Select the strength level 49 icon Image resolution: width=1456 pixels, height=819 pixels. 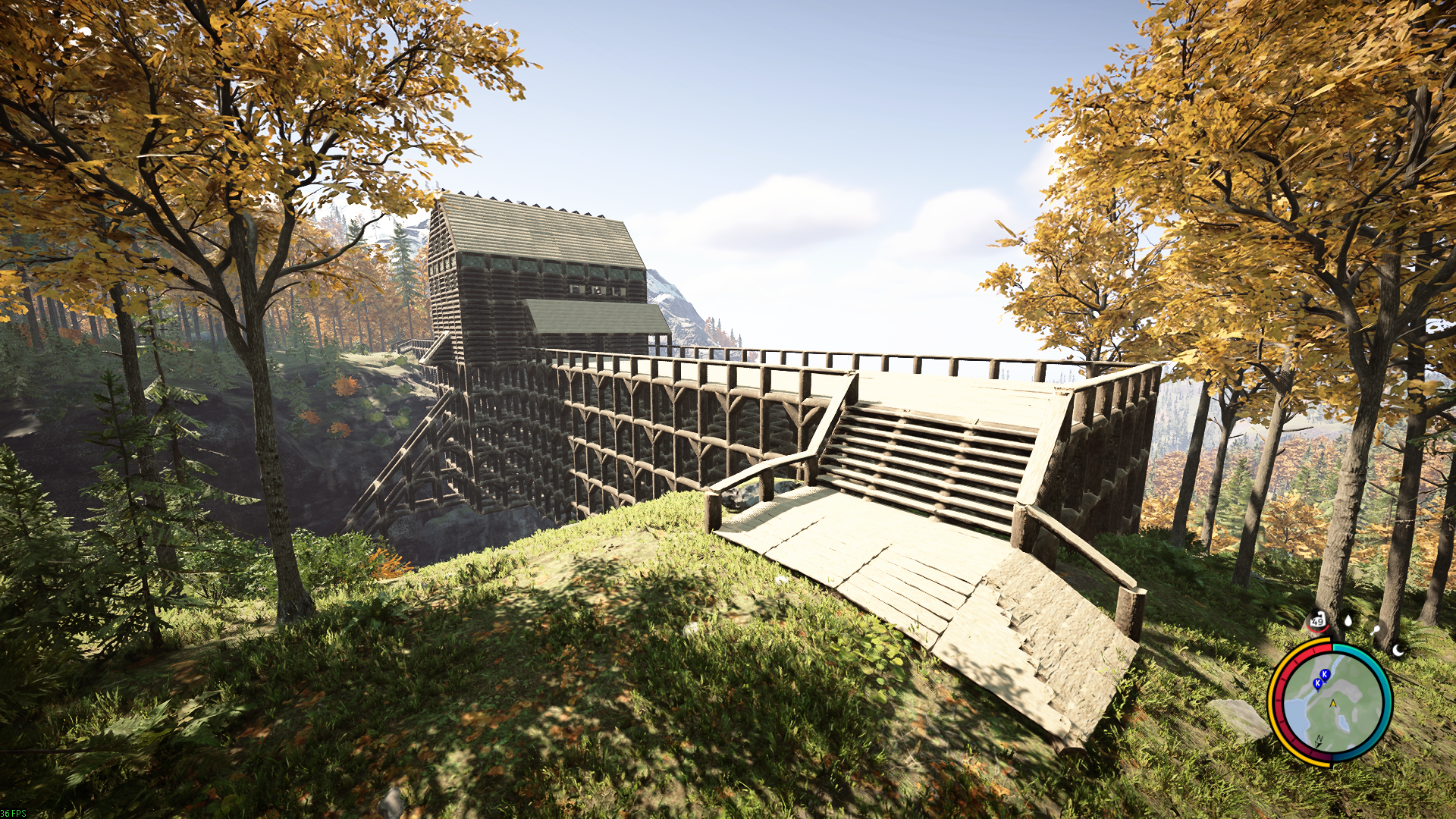point(1317,621)
